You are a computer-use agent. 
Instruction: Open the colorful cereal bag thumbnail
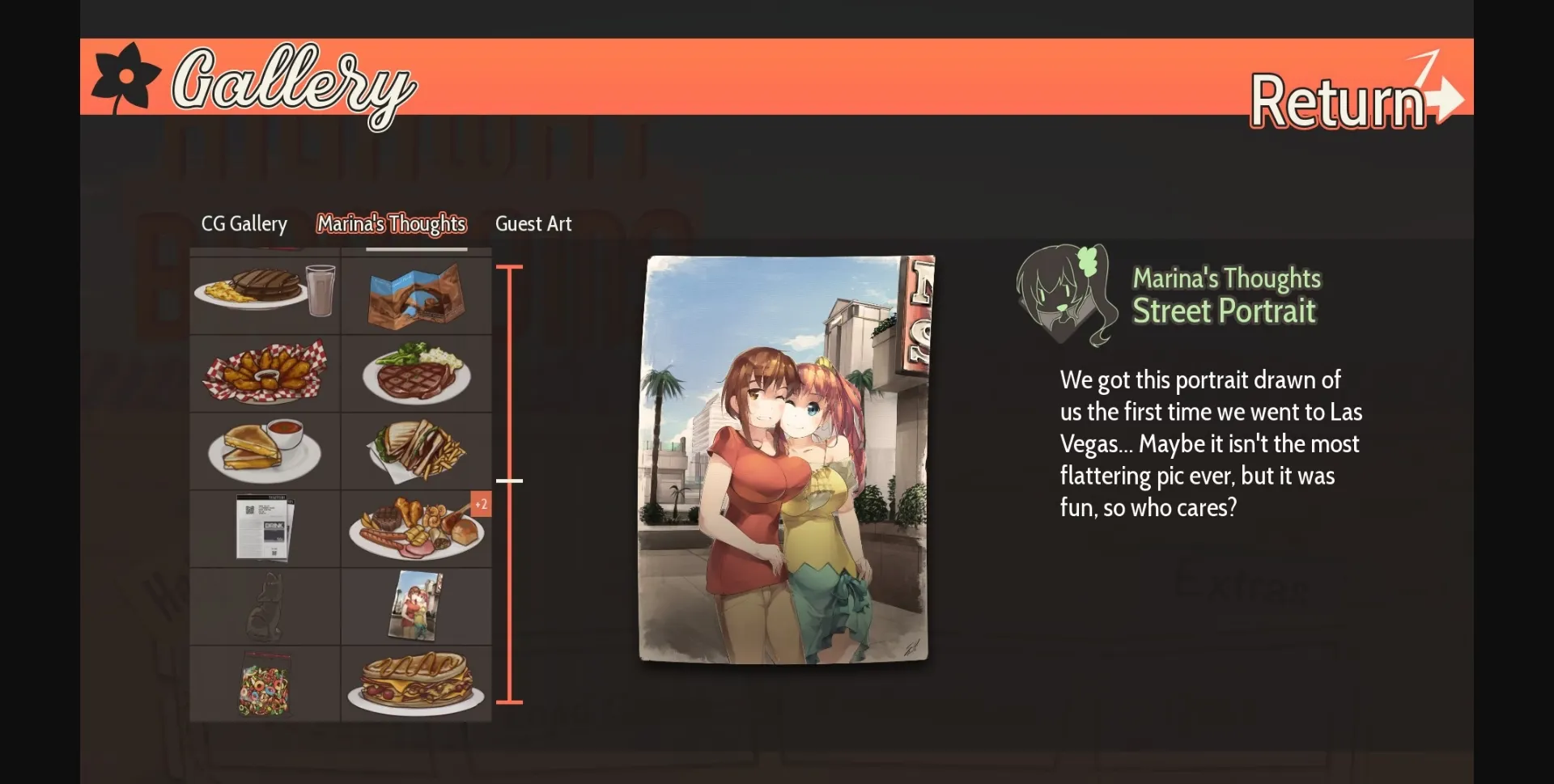point(264,684)
